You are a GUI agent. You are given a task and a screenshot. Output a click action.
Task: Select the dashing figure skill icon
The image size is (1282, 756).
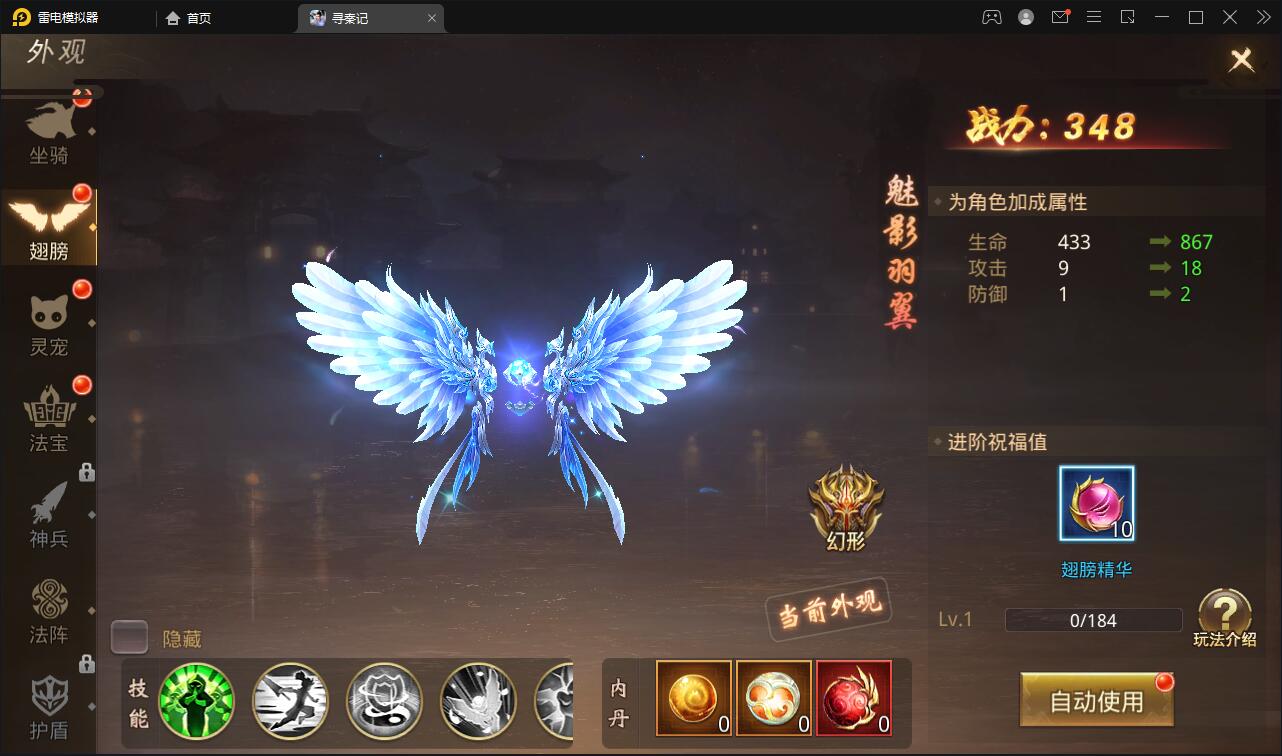tap(290, 700)
